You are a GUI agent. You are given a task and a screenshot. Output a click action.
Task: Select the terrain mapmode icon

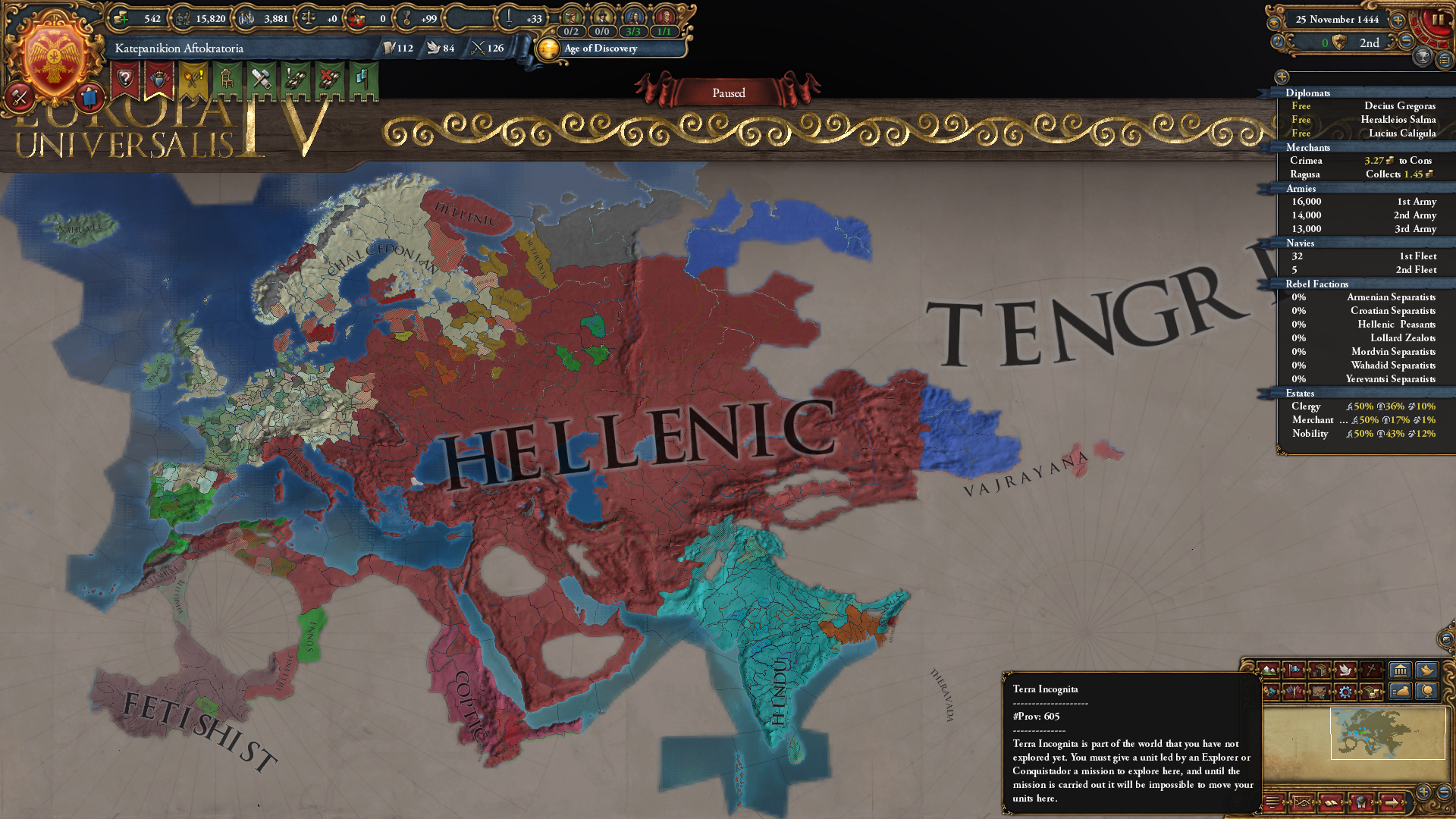pos(1269,670)
